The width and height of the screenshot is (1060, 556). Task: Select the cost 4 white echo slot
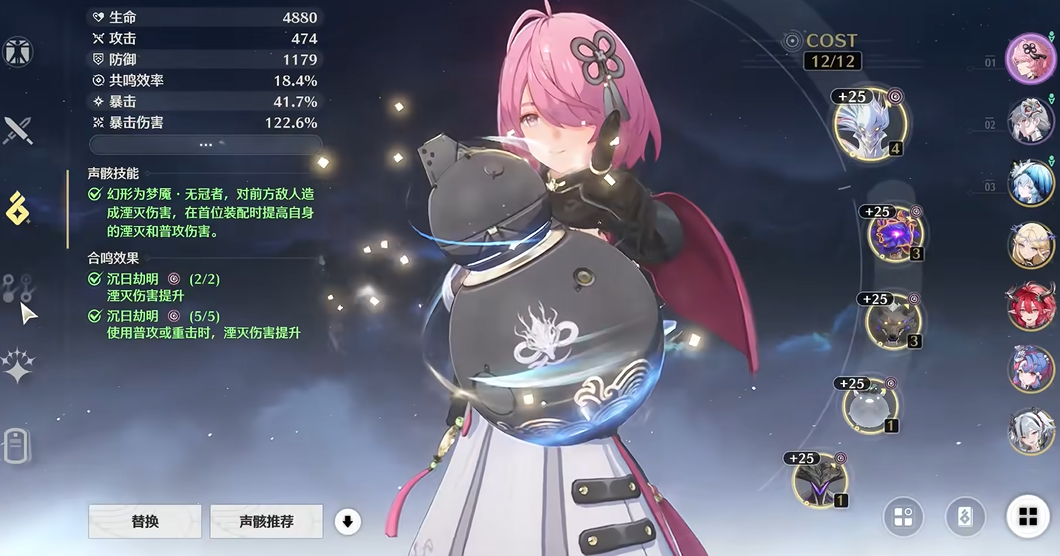(869, 124)
